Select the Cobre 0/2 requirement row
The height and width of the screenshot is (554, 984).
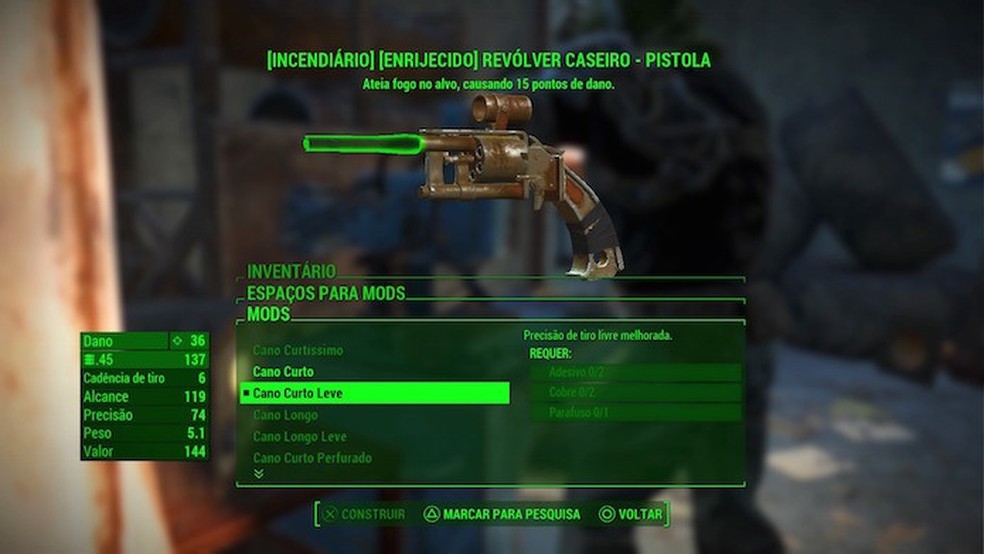(636, 392)
